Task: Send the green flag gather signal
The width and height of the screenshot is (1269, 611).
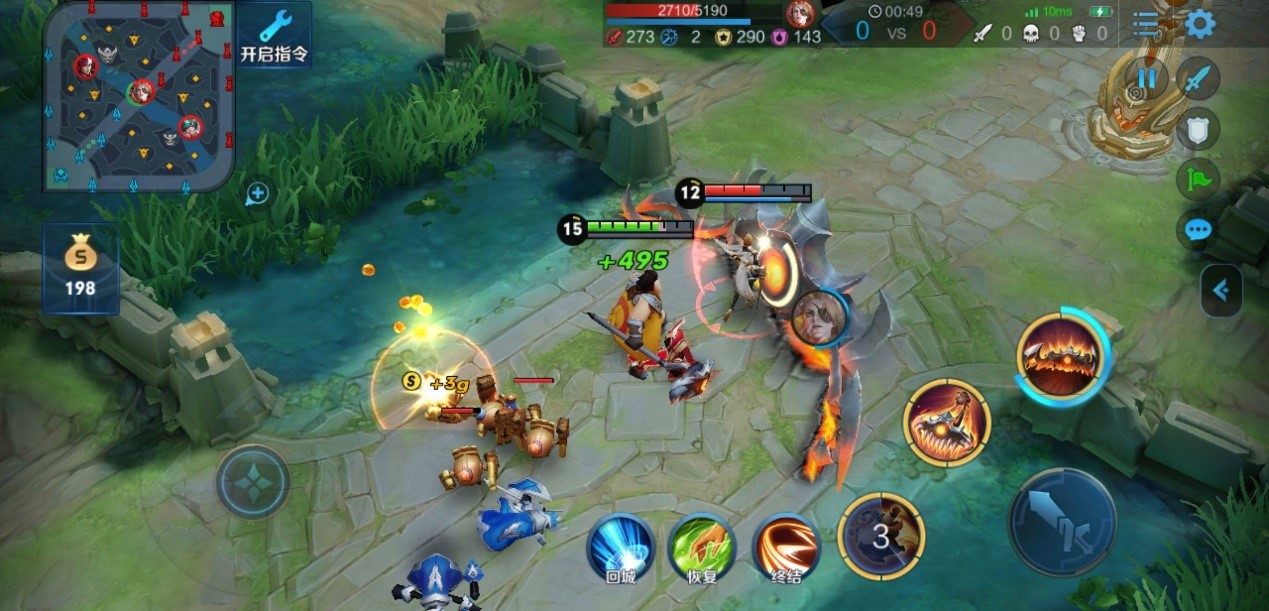Action: point(1197,179)
